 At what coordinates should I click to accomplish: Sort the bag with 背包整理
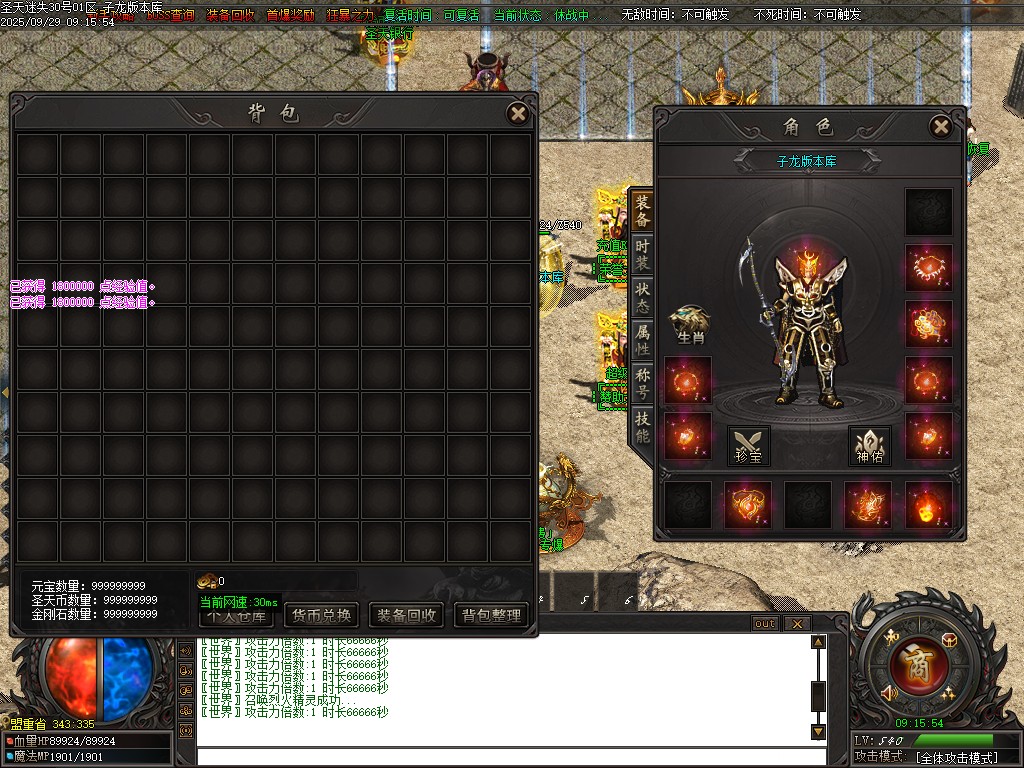click(x=491, y=615)
